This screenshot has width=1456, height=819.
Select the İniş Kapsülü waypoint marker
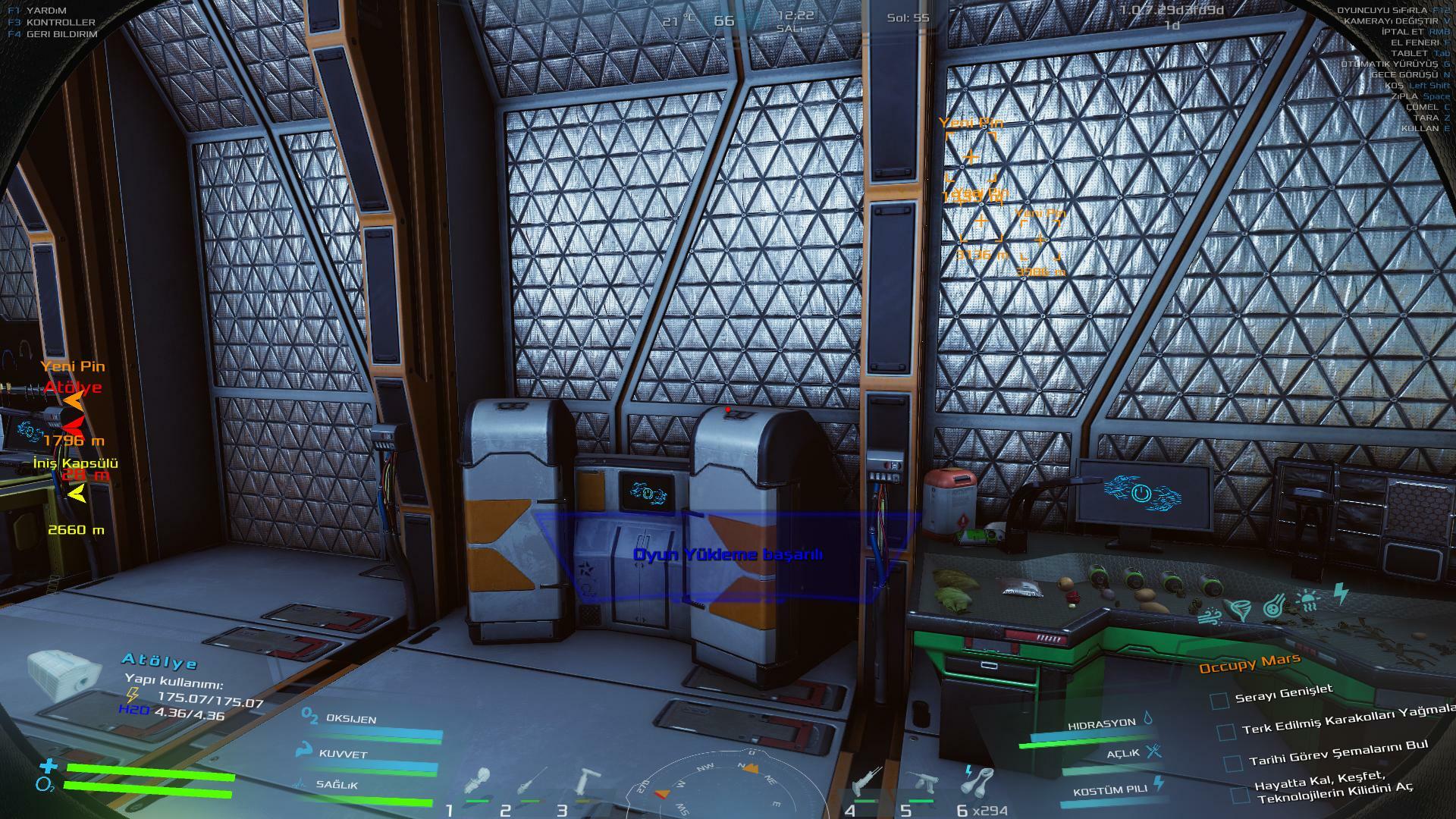click(x=77, y=494)
